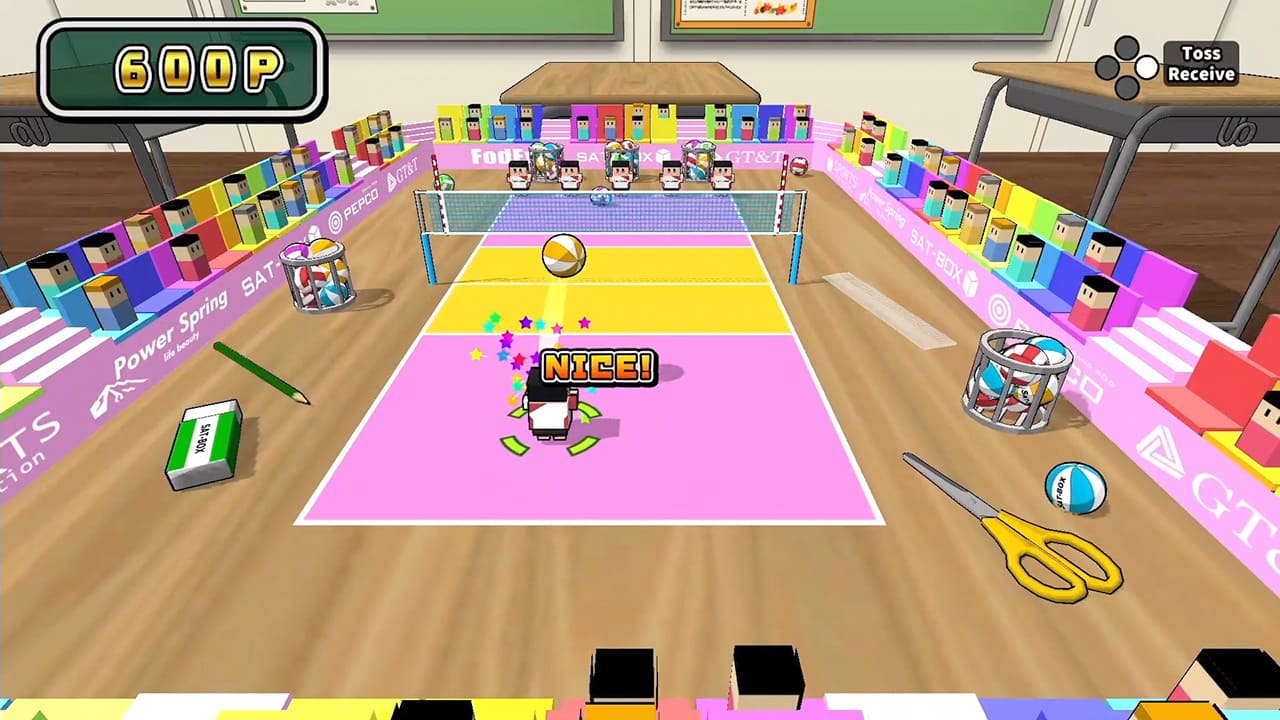Click the NICE! text popup

click(597, 368)
